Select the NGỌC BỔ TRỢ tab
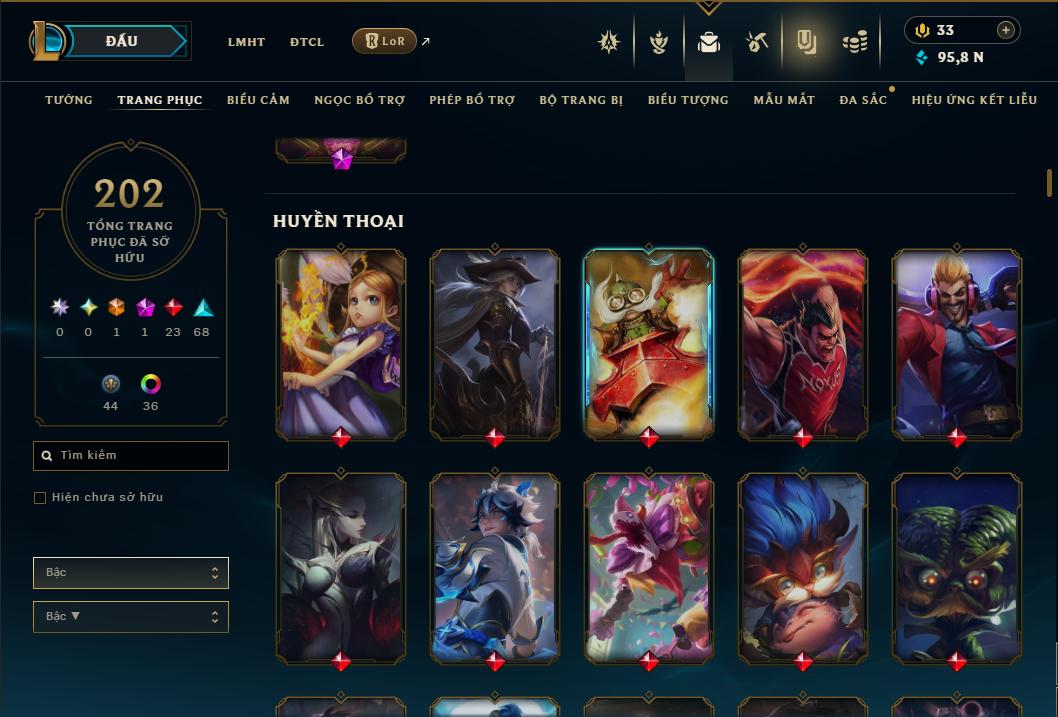1058x717 pixels. coord(359,100)
